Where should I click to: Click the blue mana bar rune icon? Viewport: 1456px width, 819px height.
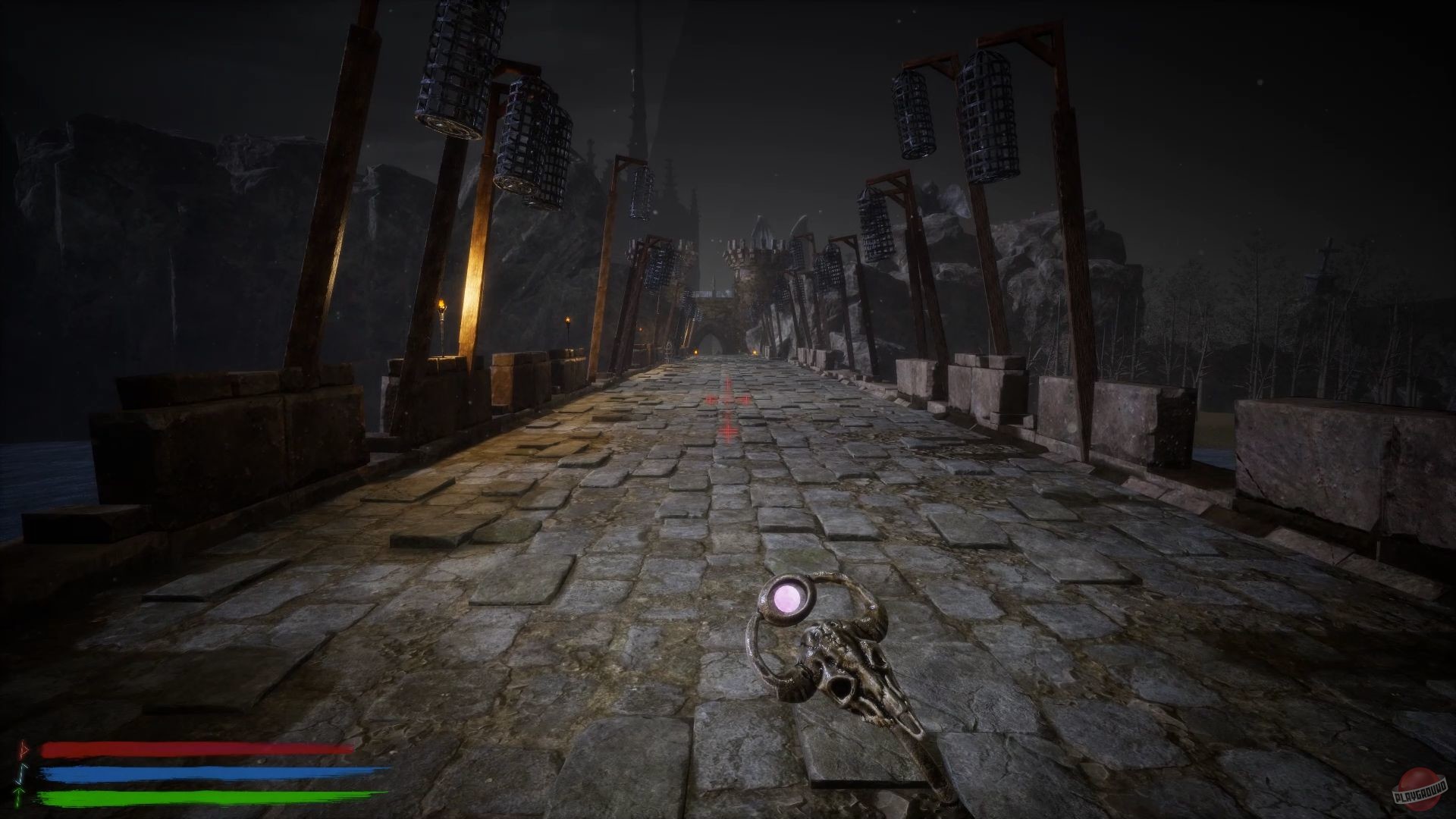point(21,774)
